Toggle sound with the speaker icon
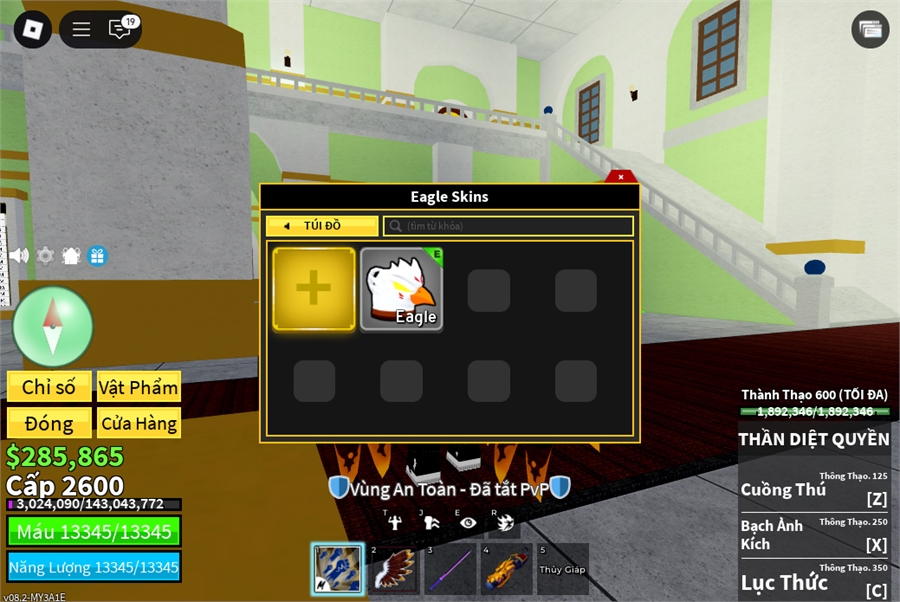Screen dimensions: 900x602 coord(18,255)
